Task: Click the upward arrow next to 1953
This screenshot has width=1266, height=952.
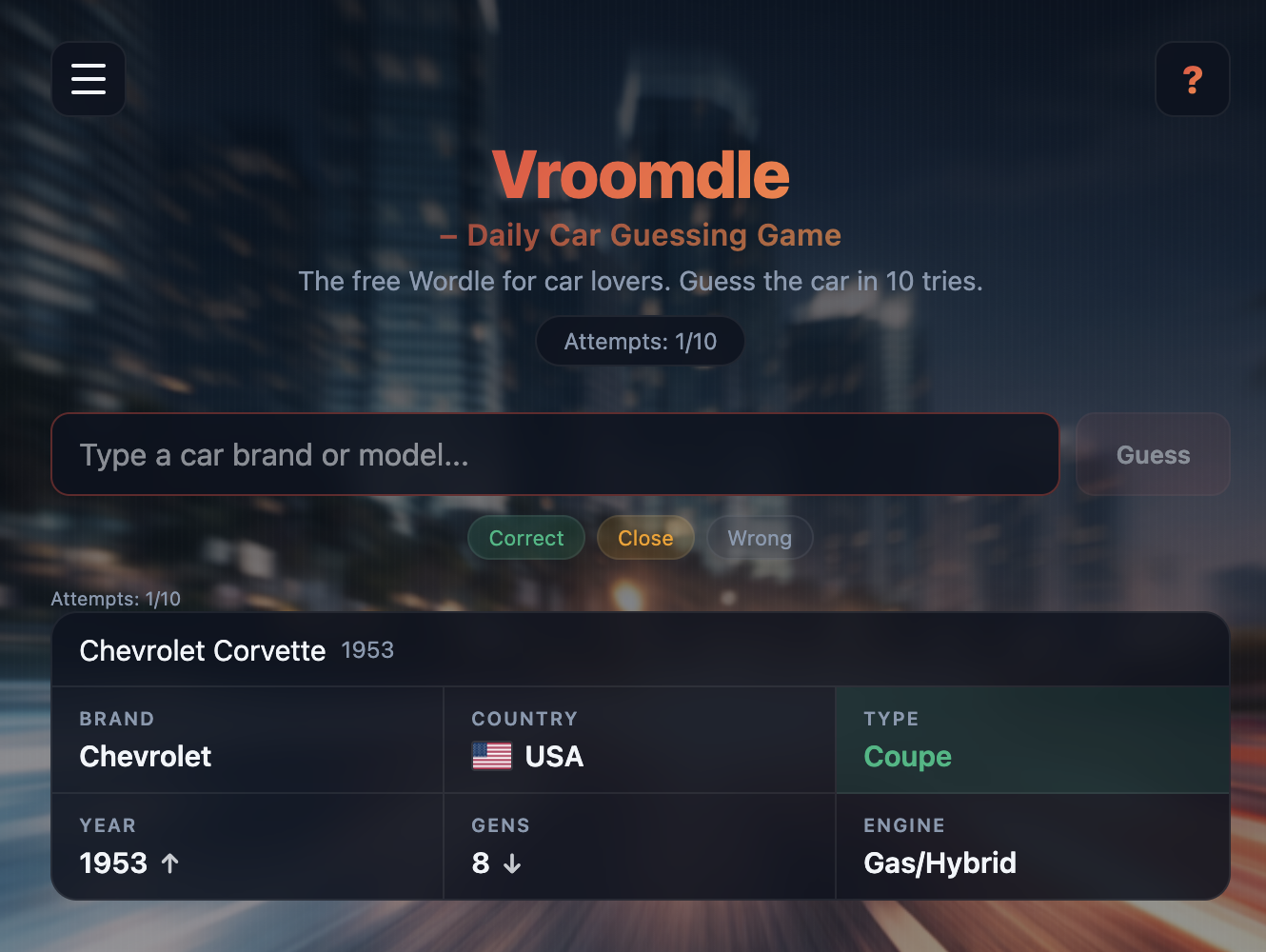Action: [169, 863]
